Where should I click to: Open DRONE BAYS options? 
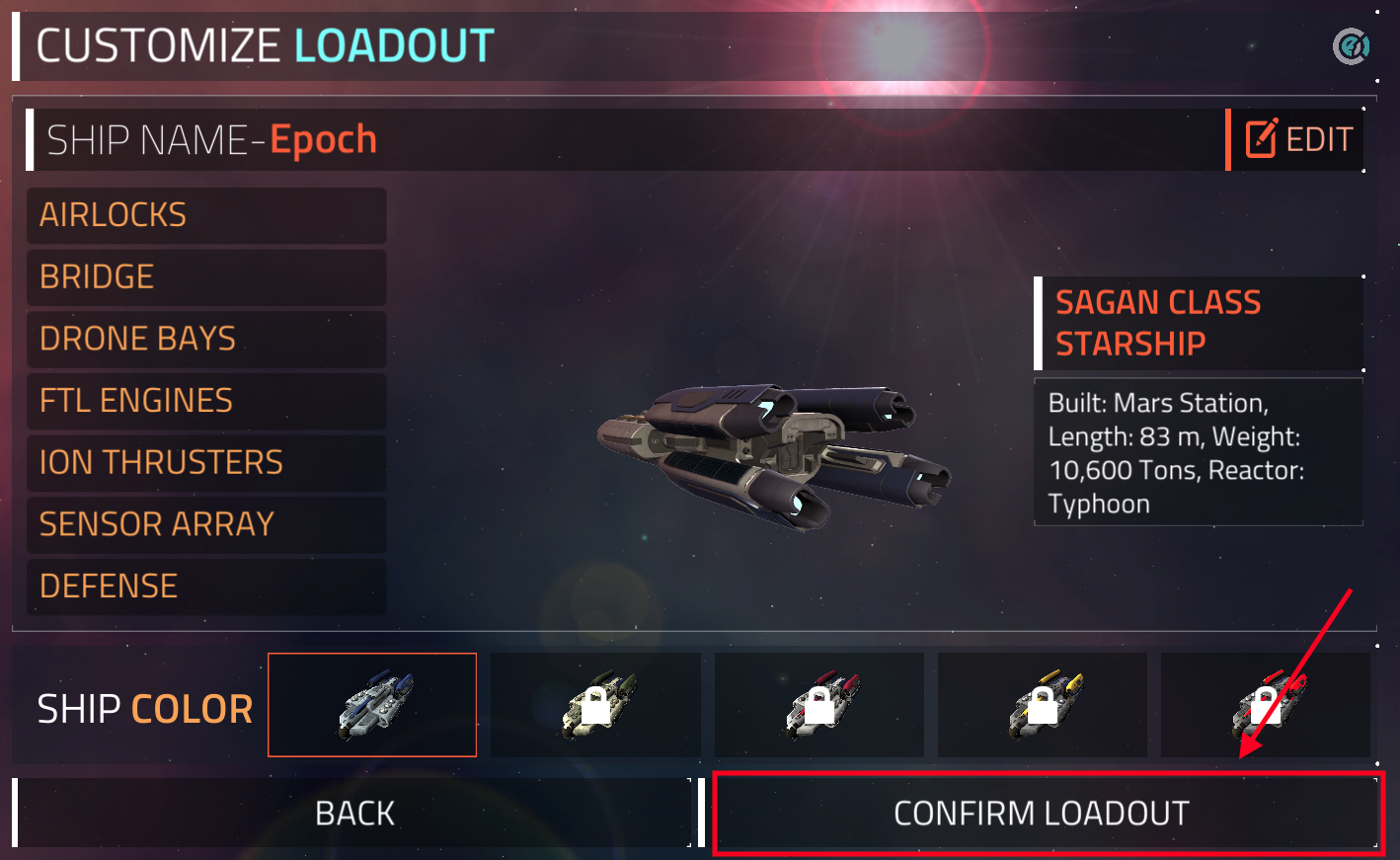(205, 339)
